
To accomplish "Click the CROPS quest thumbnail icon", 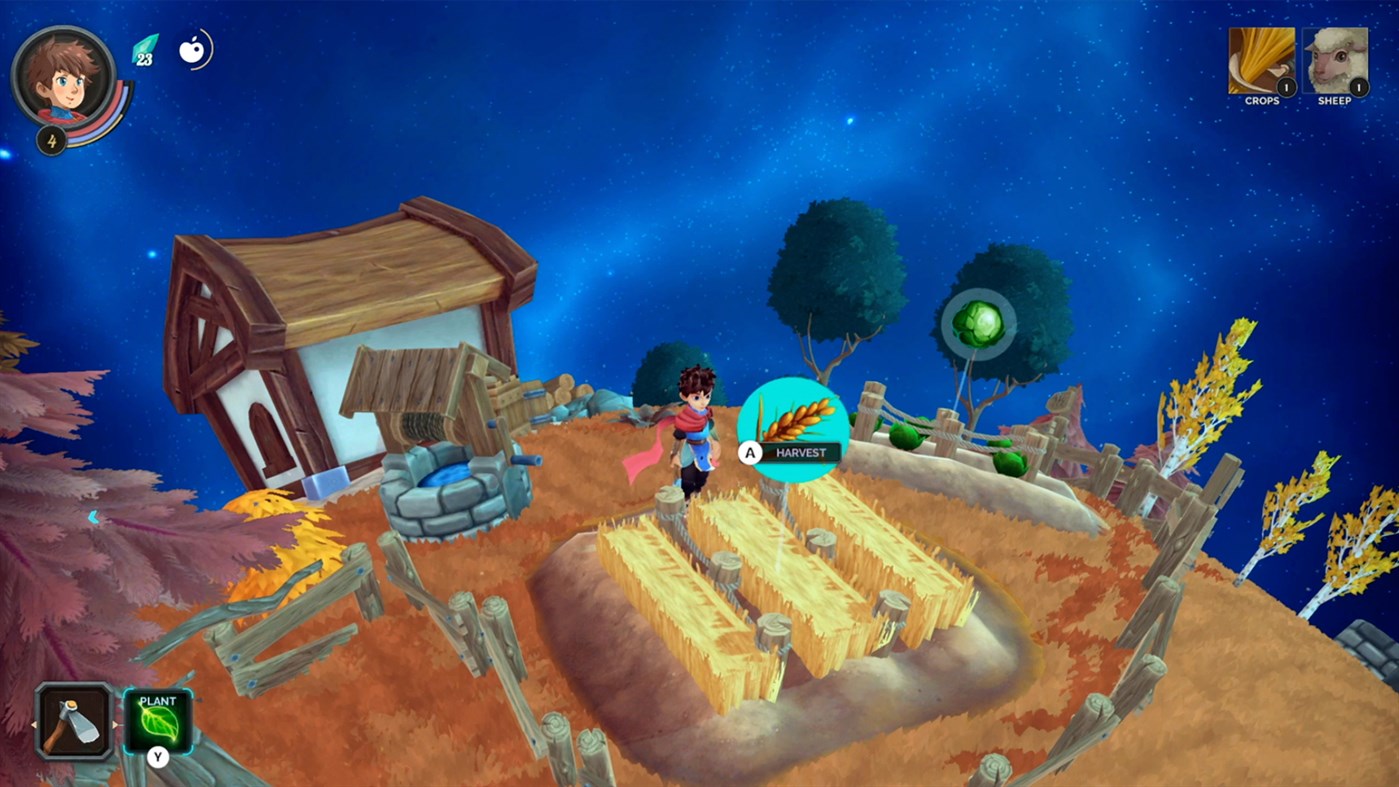I will point(1260,60).
